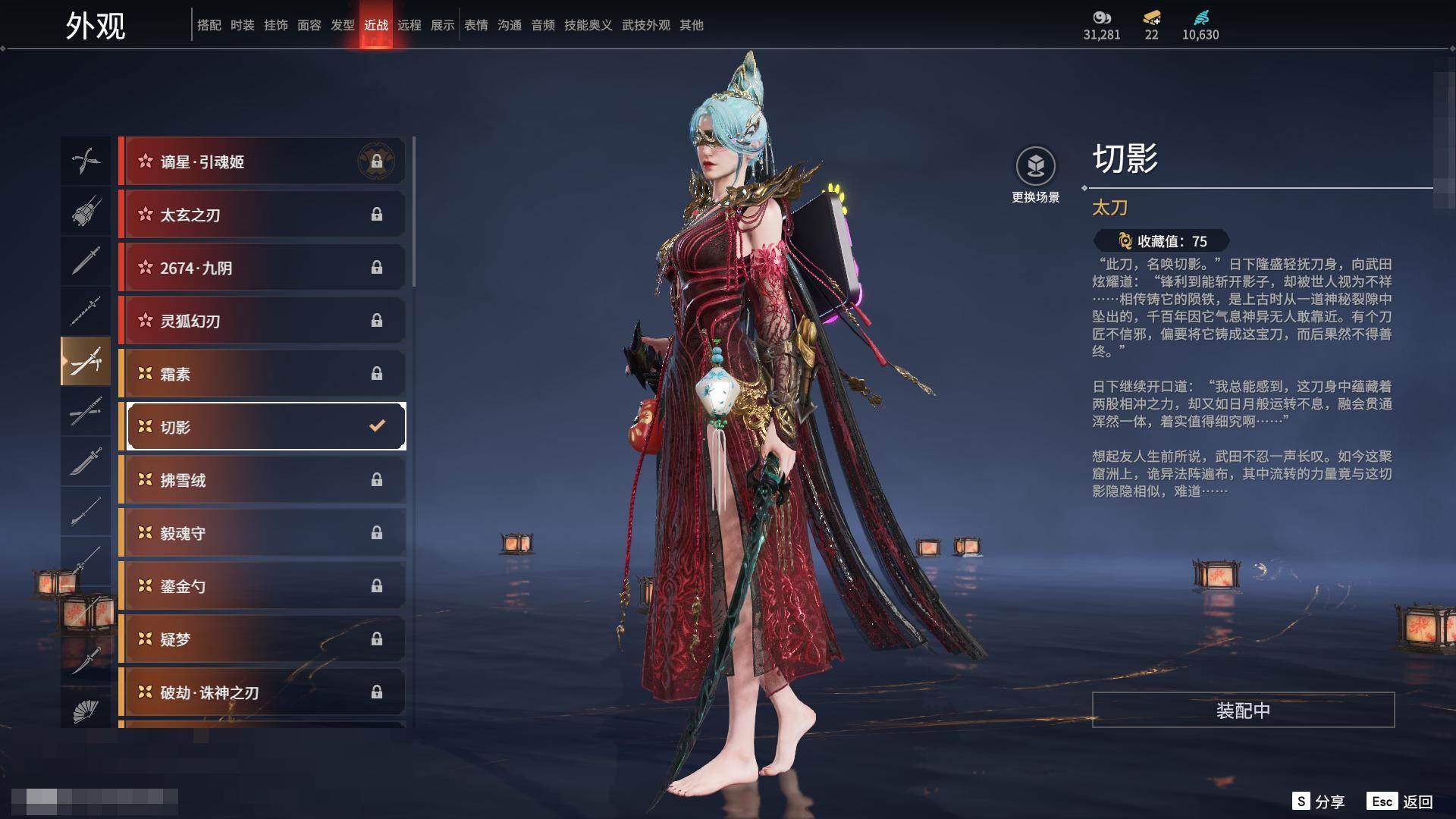Switch to the 远程 weapon tab
This screenshot has width=1456, height=819.
click(409, 25)
